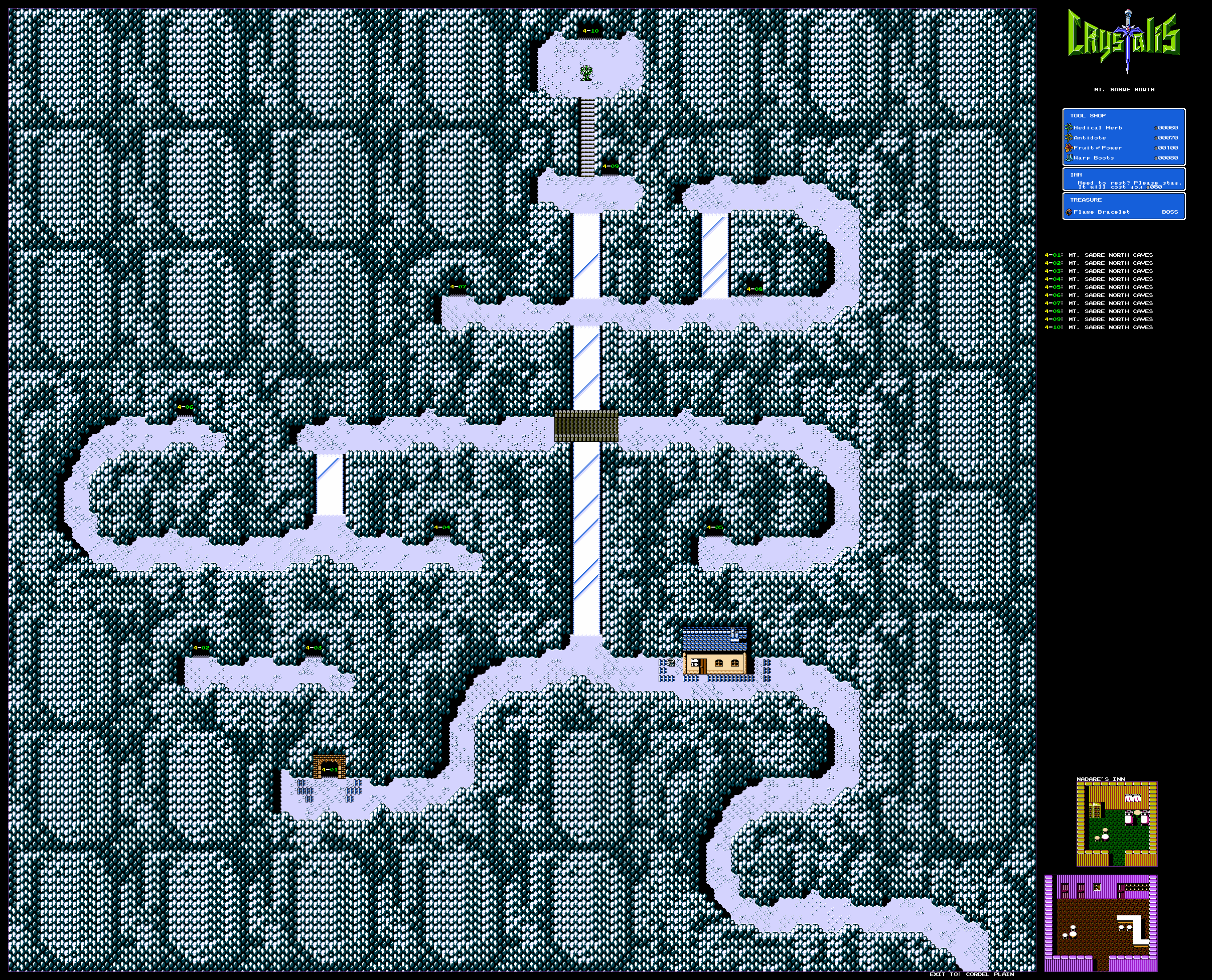This screenshot has height=980, width=1212.
Task: Click the 4-02 cave marker
Action: (x=201, y=648)
